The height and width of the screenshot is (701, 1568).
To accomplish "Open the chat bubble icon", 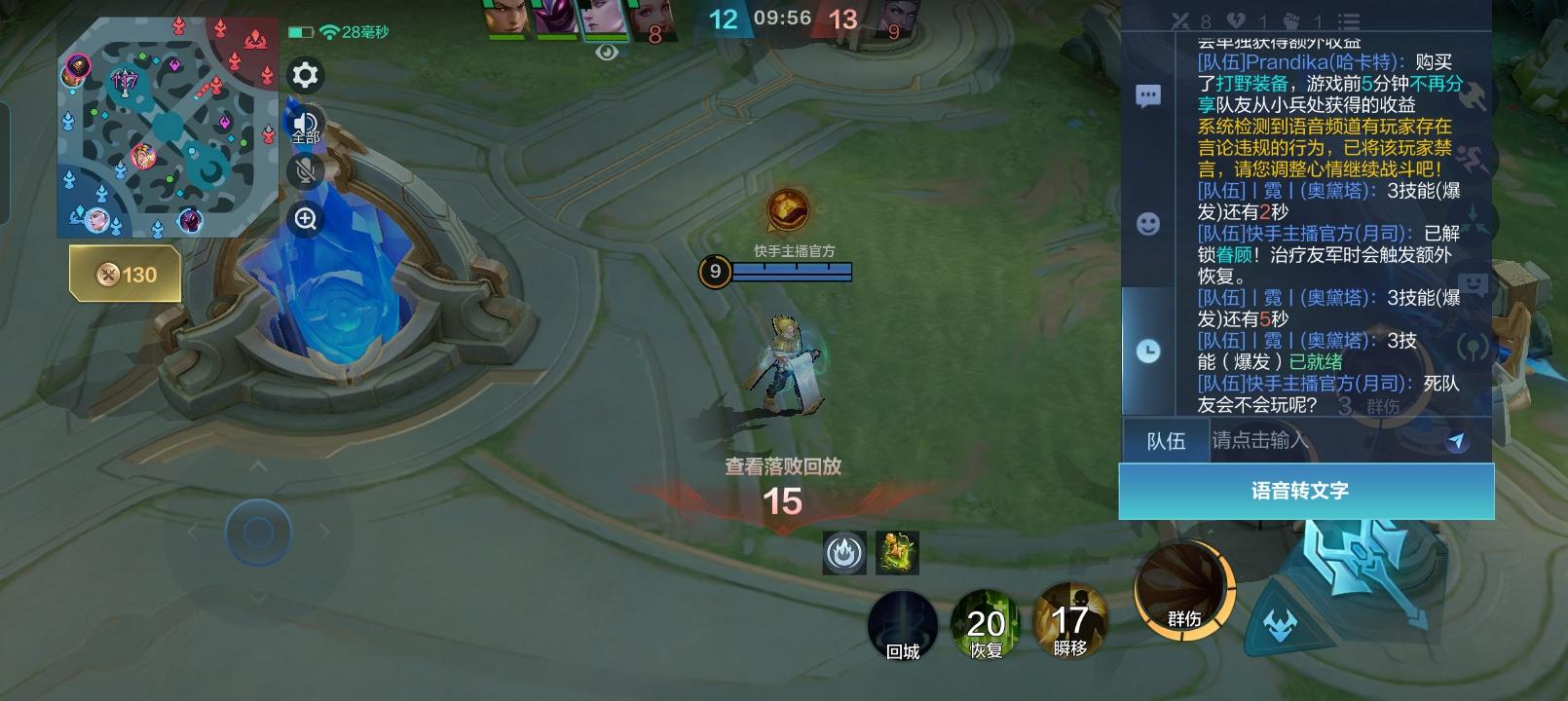I will click(x=1149, y=94).
